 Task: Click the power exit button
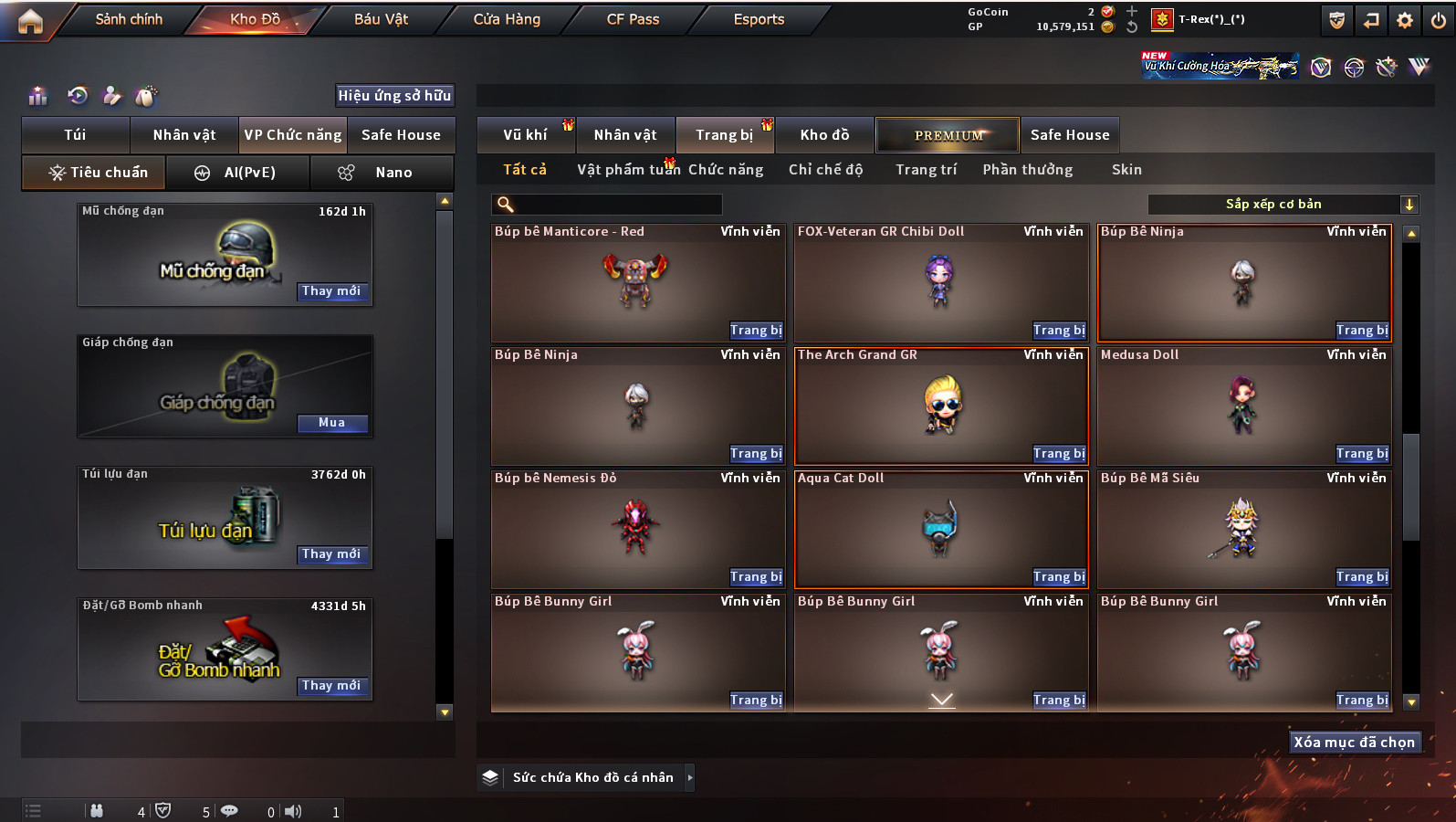click(x=1439, y=20)
